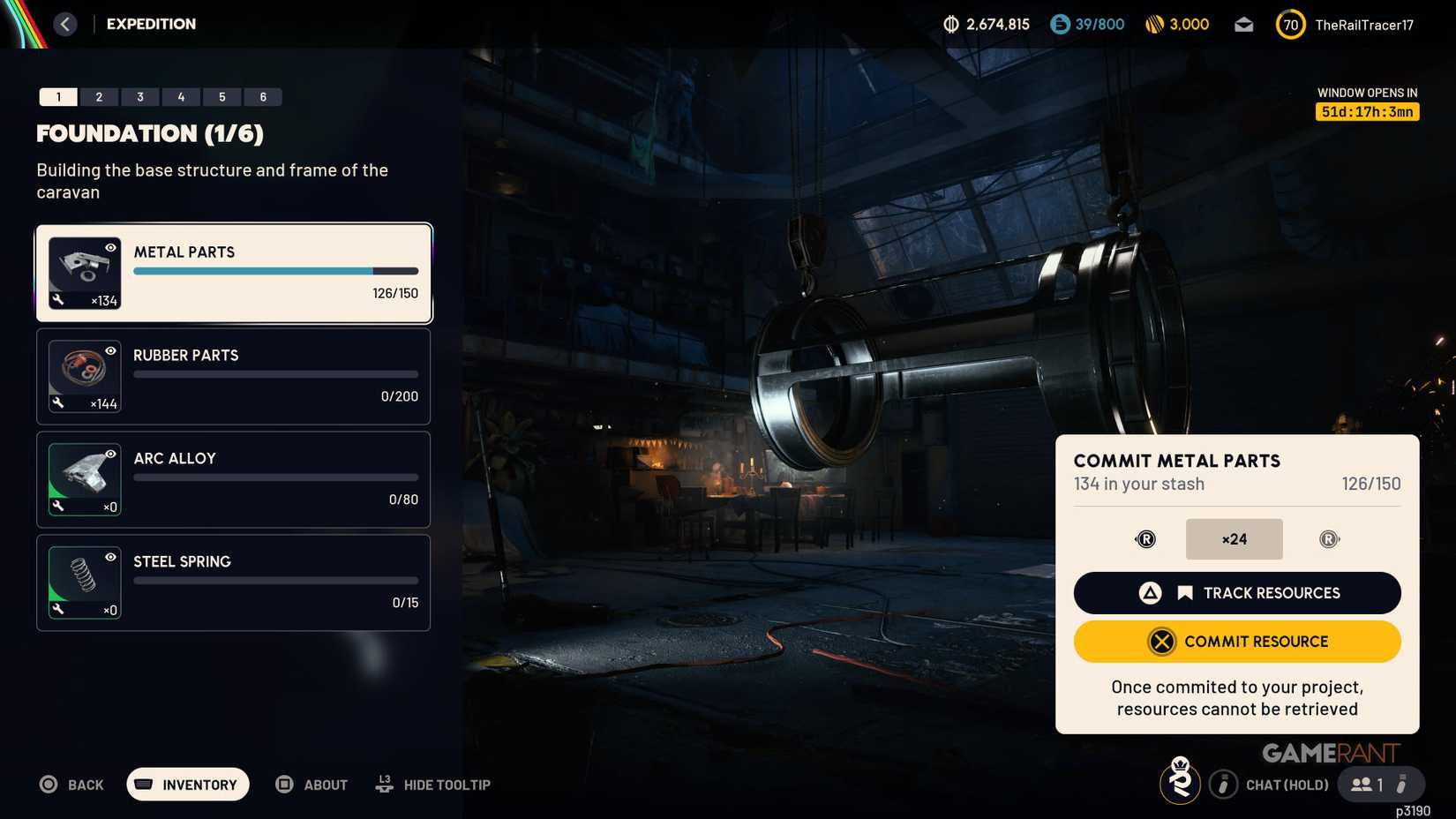The image size is (1456, 819).
Task: Open the mail envelope icon in the header
Action: click(x=1244, y=24)
